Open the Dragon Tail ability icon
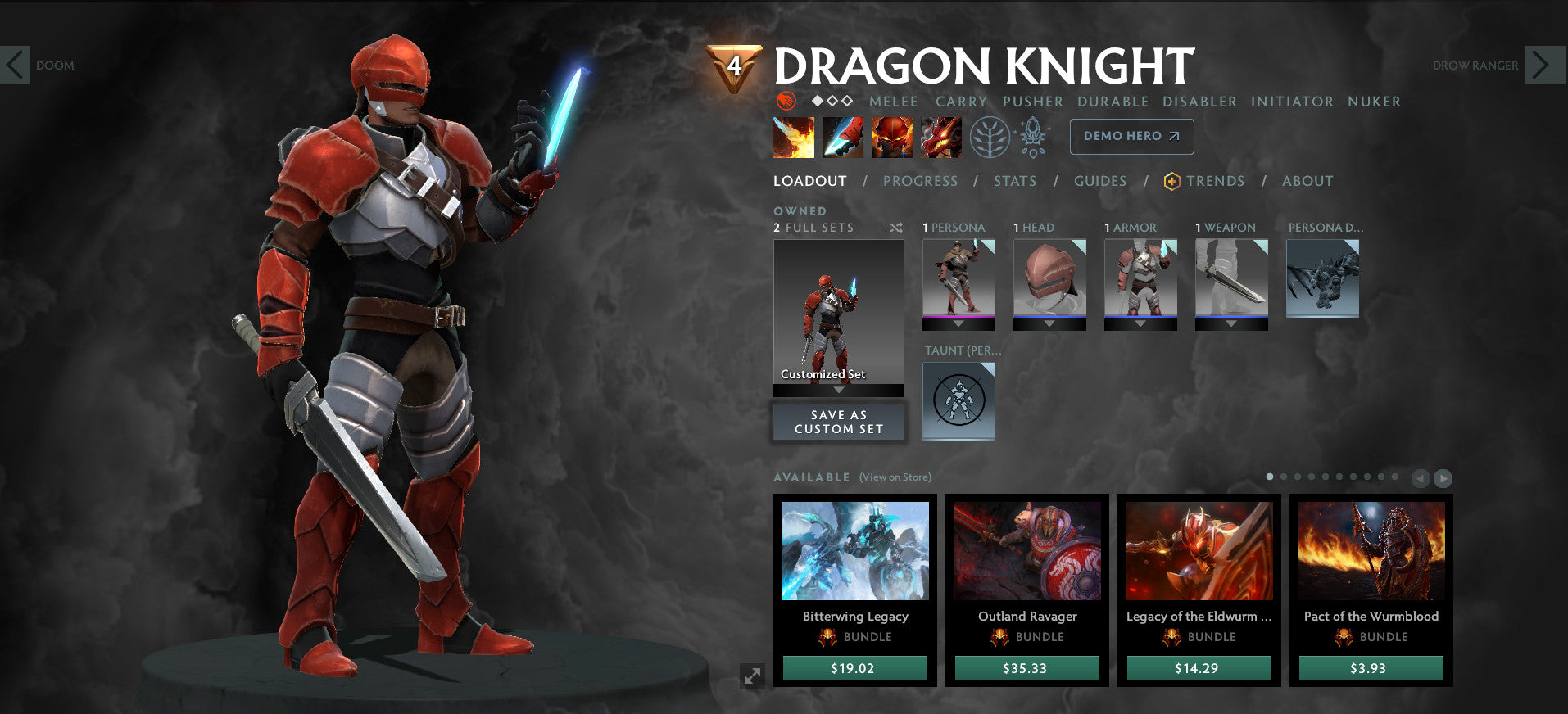This screenshot has width=1568, height=714. tap(843, 136)
